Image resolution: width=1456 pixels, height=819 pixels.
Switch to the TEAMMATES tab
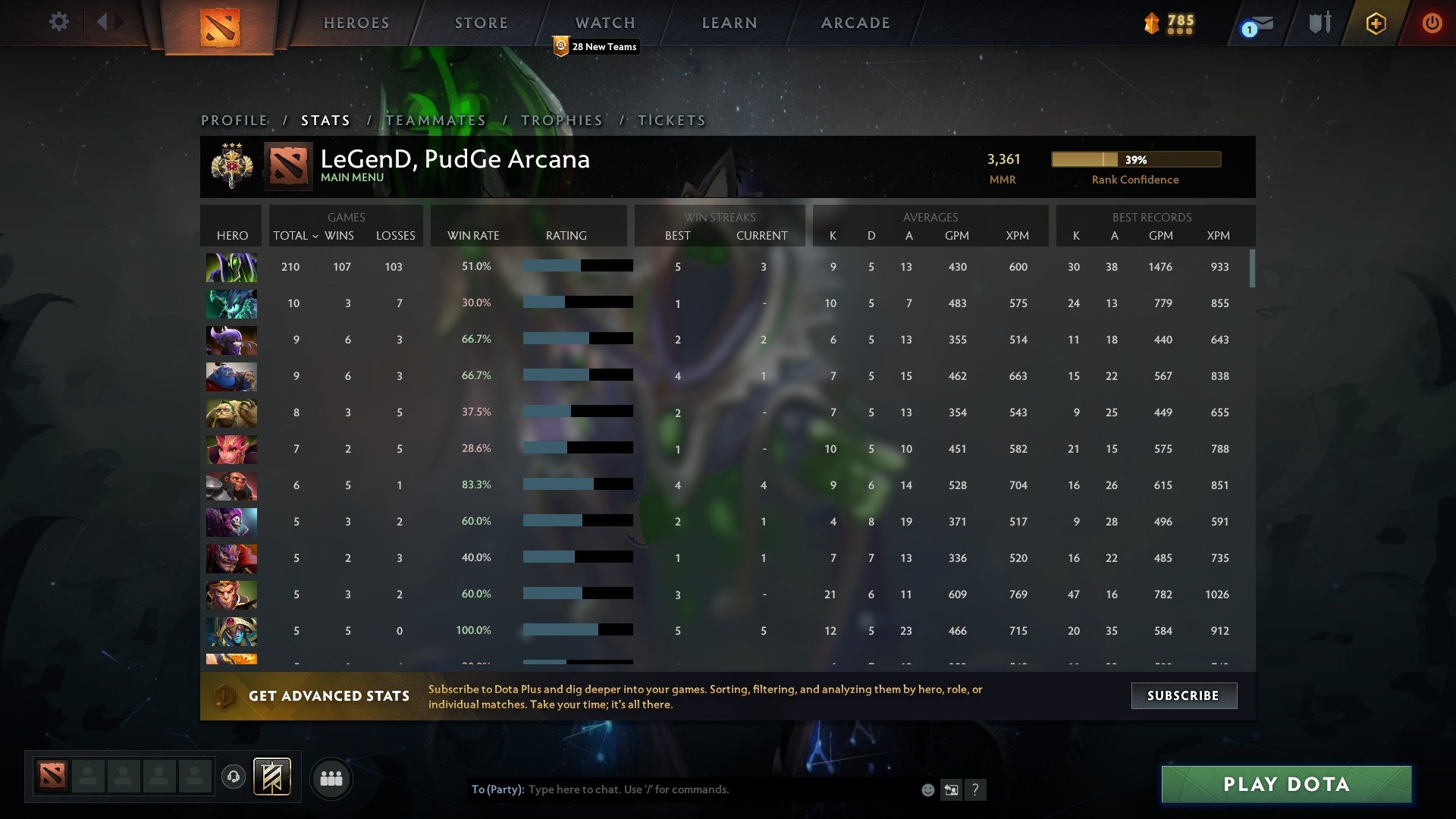coord(435,120)
